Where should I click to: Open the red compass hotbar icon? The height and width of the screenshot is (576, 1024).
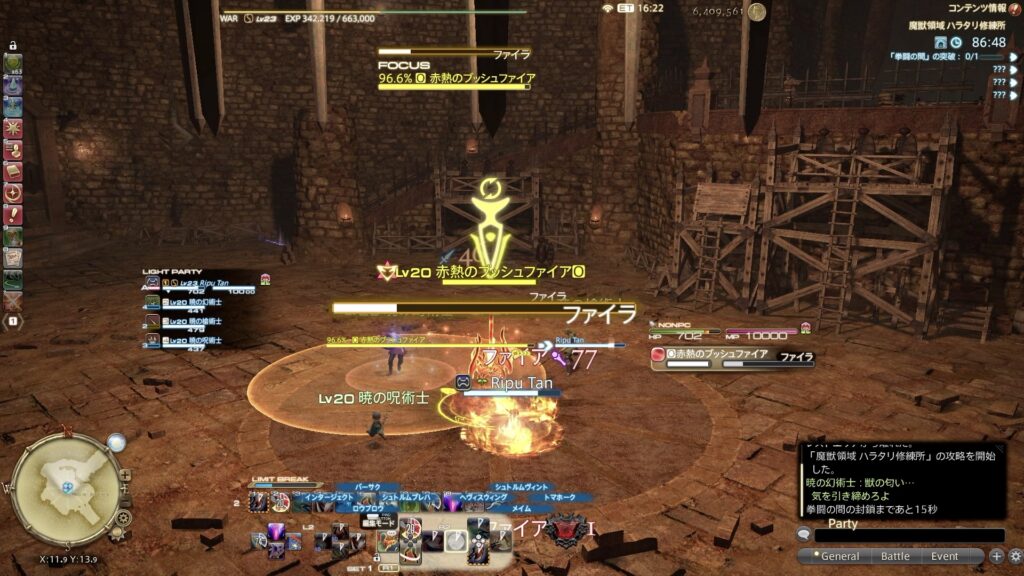pyautogui.click(x=14, y=193)
